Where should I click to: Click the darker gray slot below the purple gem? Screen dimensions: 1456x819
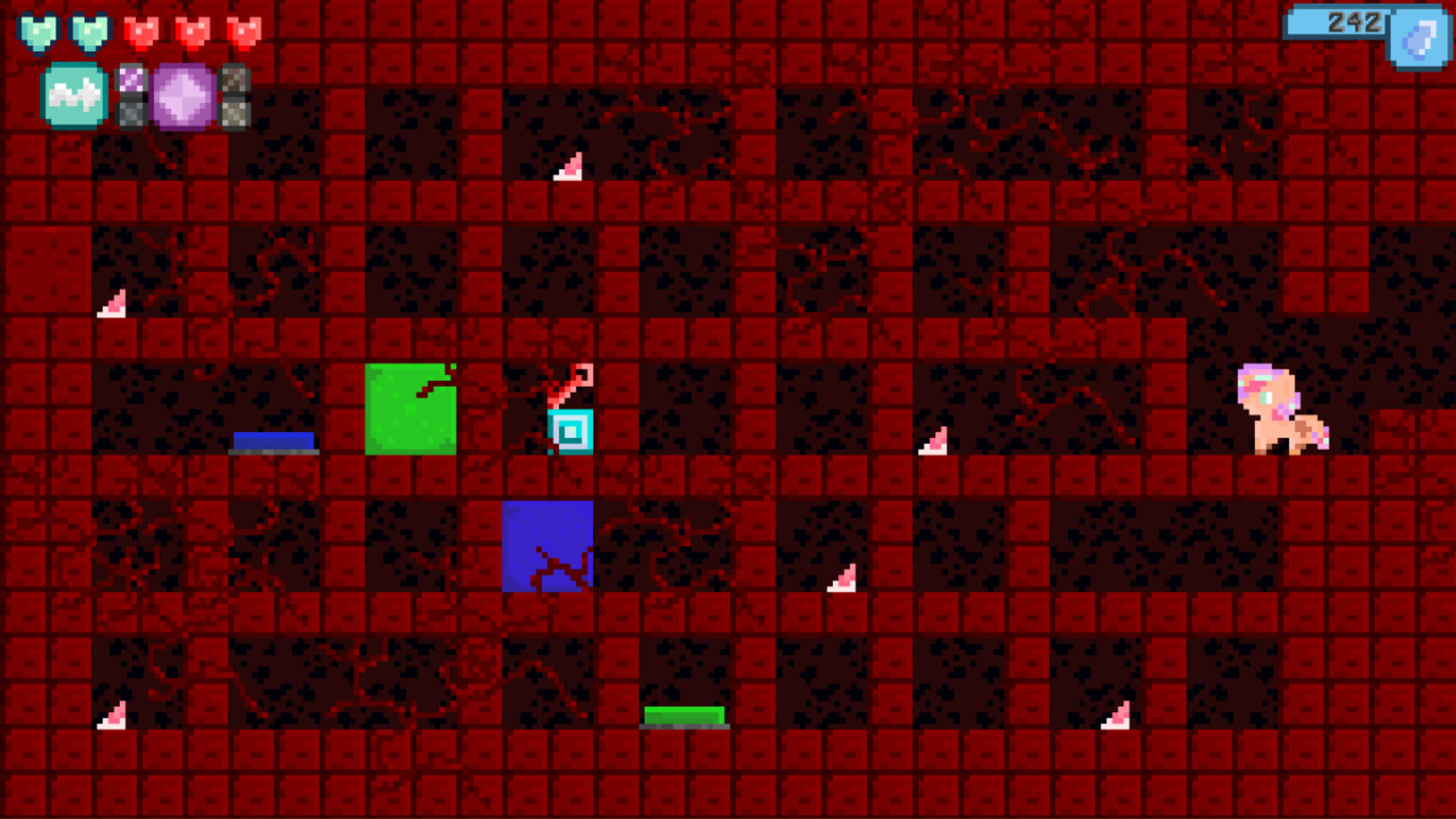130,114
